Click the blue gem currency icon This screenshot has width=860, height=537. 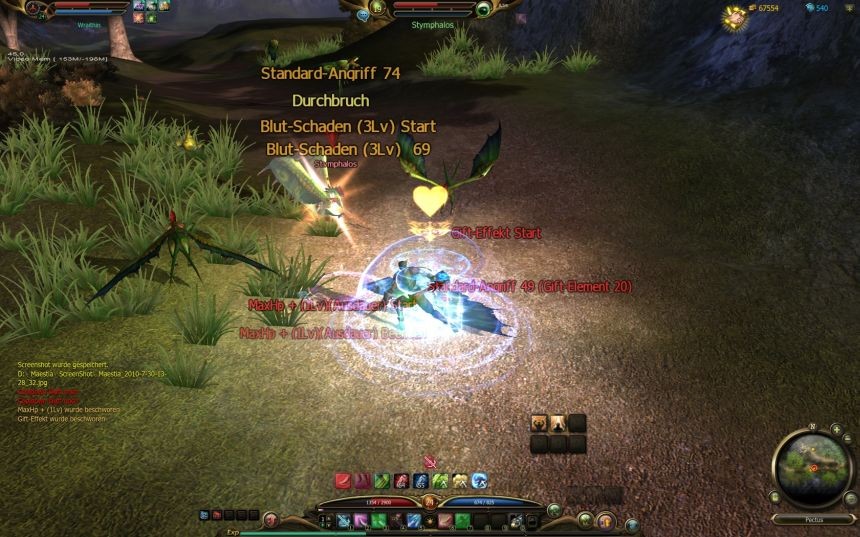coord(809,8)
